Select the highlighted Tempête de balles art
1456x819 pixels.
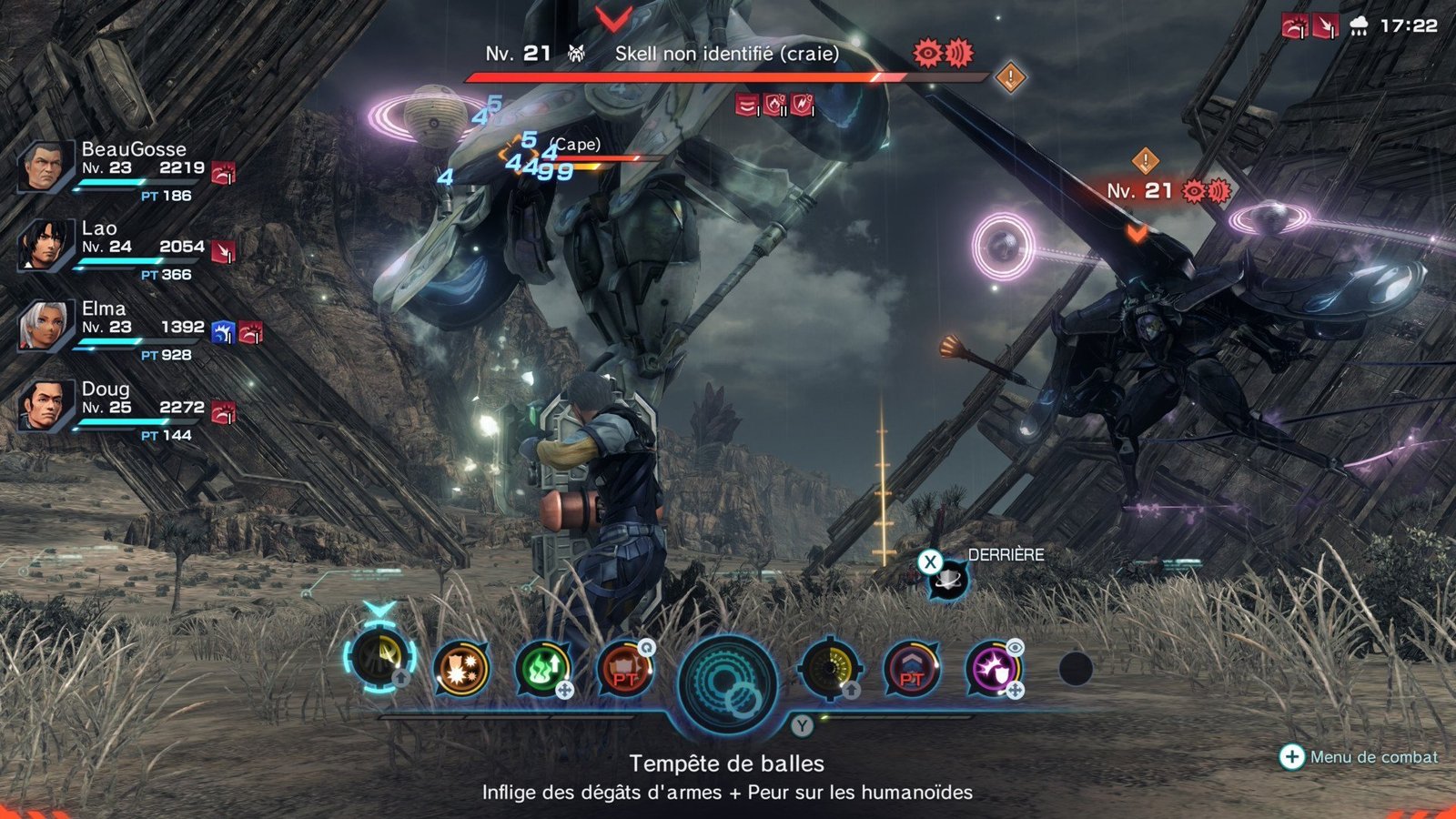(x=379, y=661)
